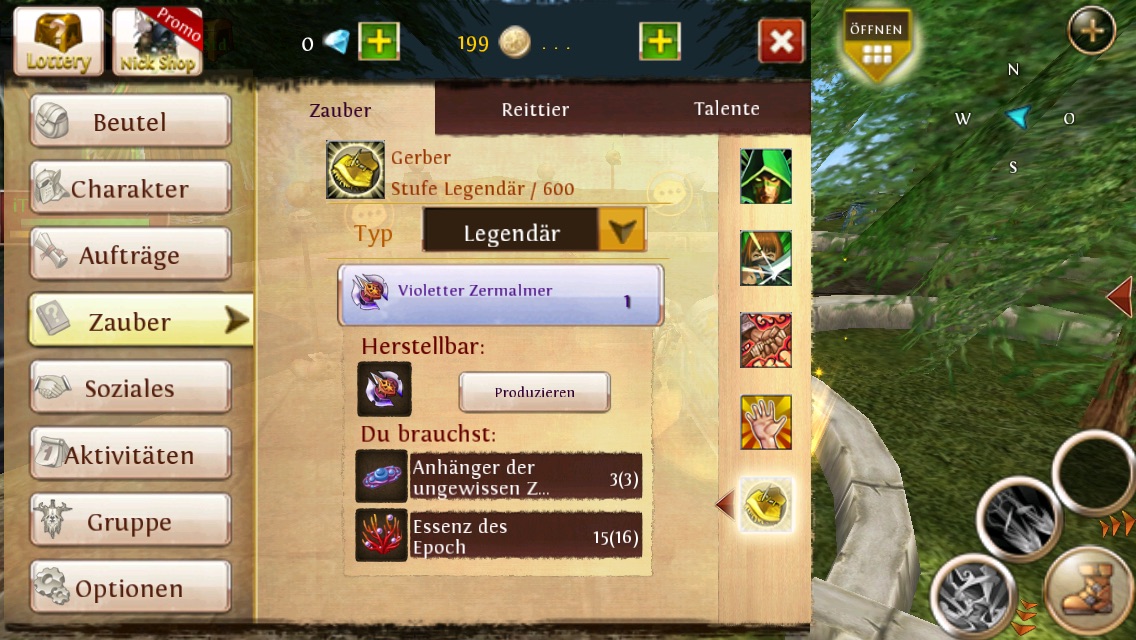Image resolution: width=1136 pixels, height=640 pixels.
Task: Select the Violetter Zermalmer recipe
Action: 500,295
